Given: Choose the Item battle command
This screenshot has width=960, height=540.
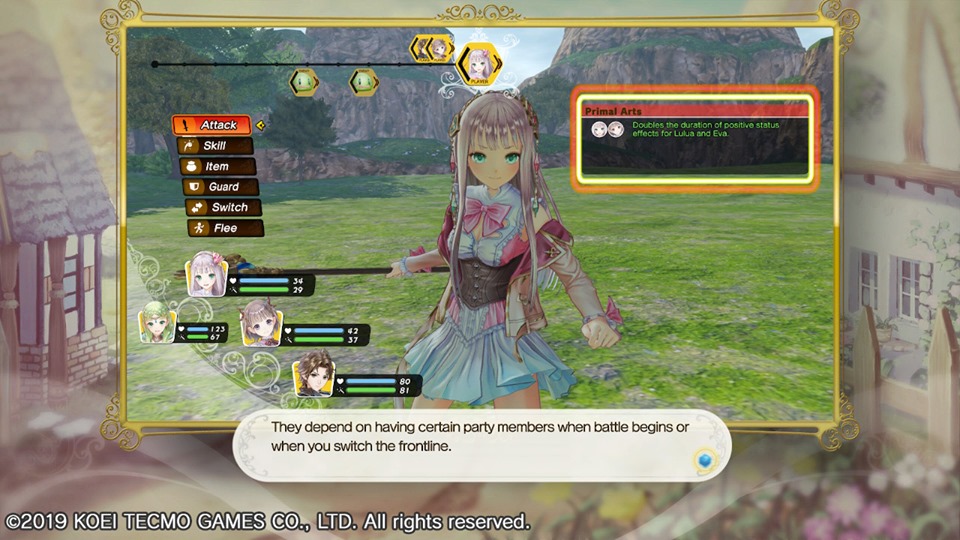Looking at the screenshot, I should pyautogui.click(x=216, y=166).
